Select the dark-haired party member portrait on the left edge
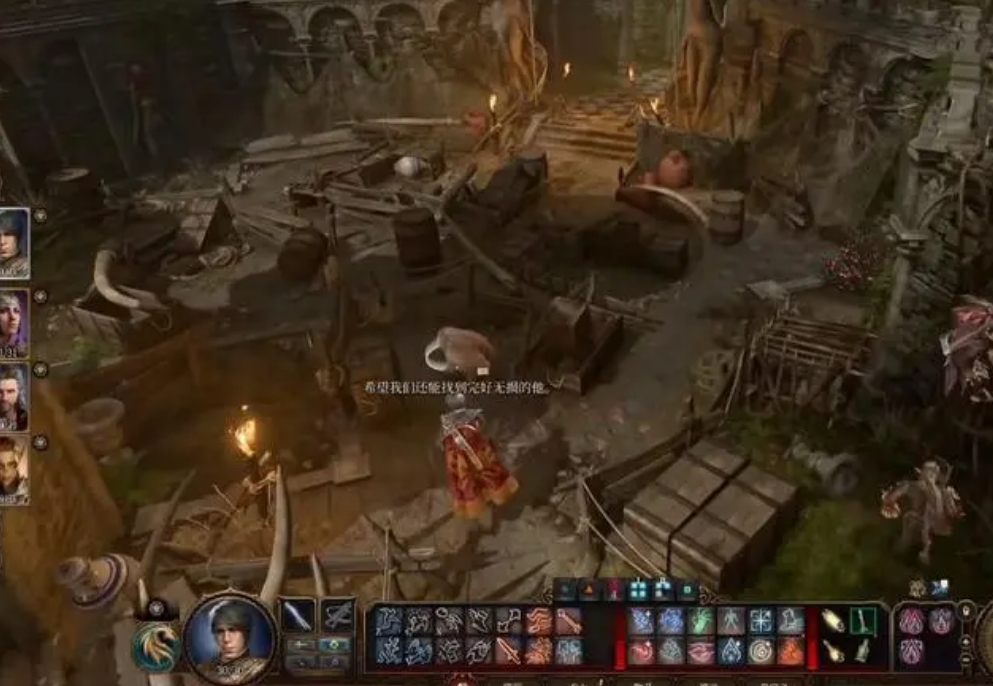 13,243
